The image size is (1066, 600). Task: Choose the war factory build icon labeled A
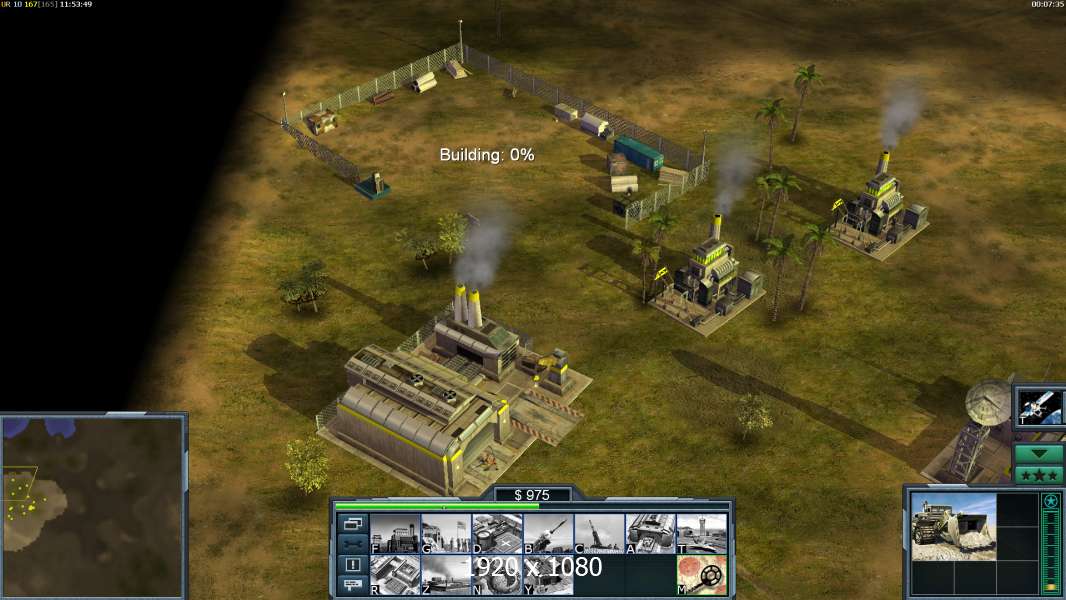click(x=650, y=534)
